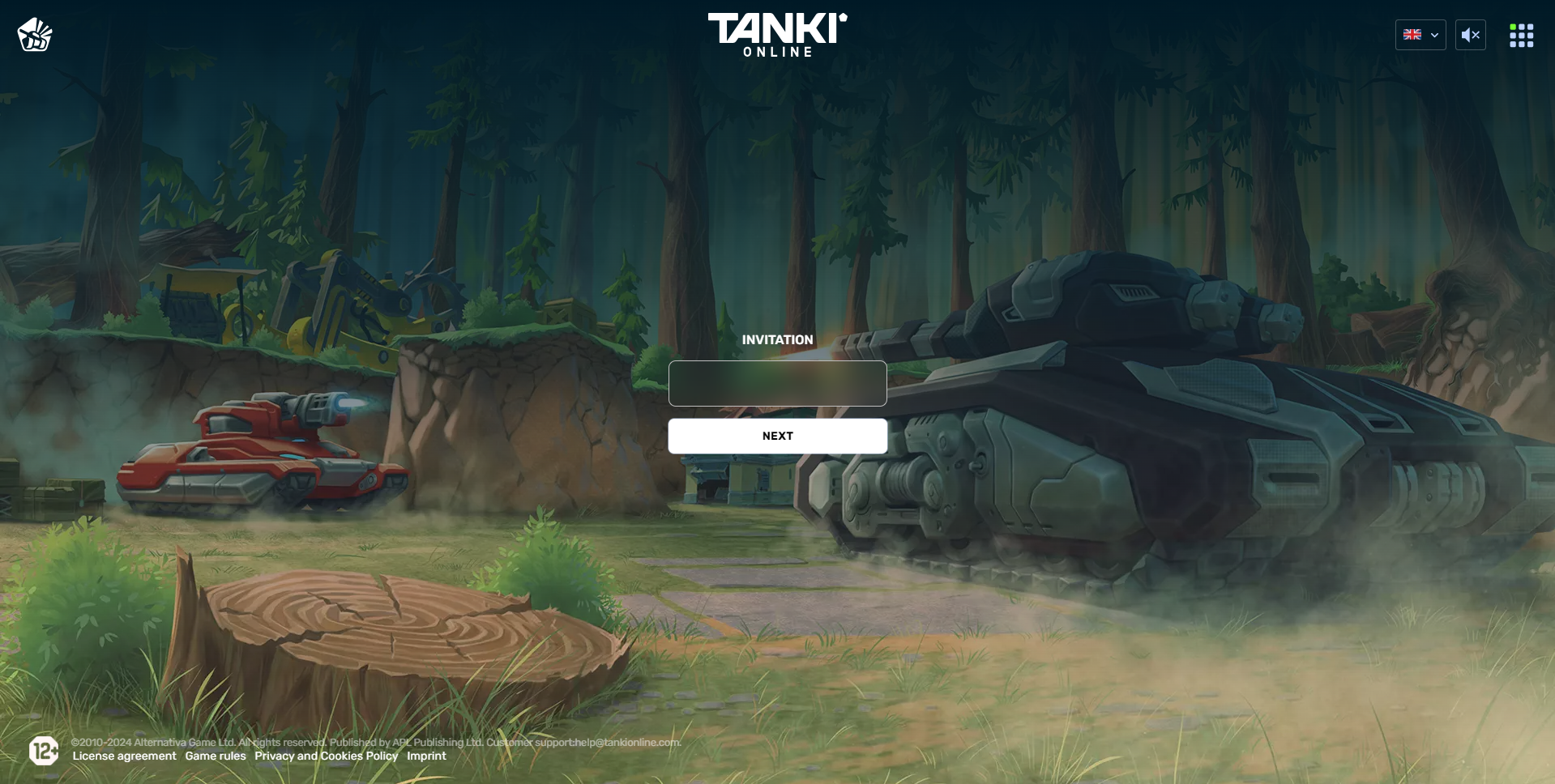The width and height of the screenshot is (1555, 784).
Task: Toggle the muted sound speaker button
Action: [x=1470, y=35]
